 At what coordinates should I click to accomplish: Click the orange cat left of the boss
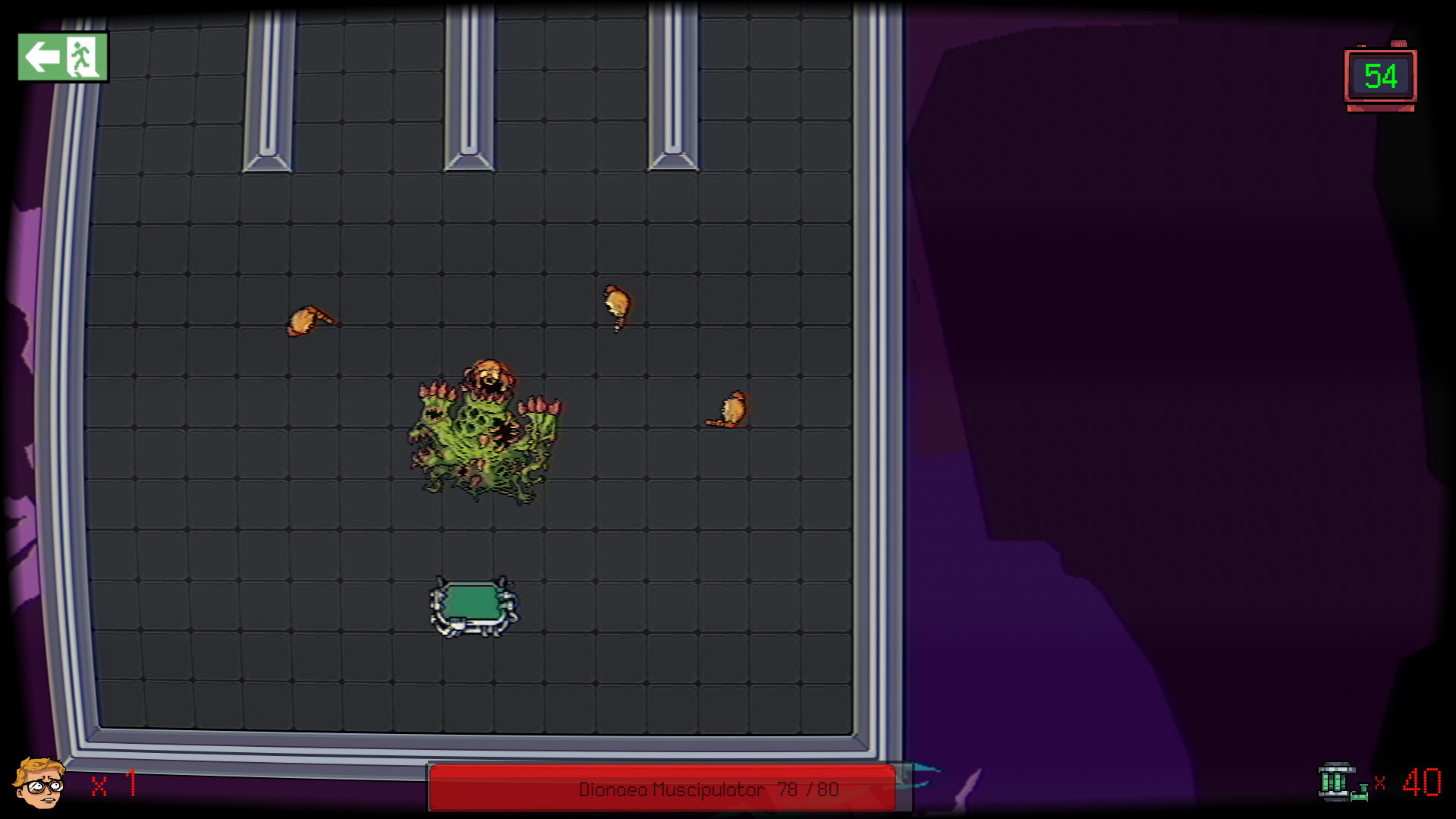pos(307,320)
